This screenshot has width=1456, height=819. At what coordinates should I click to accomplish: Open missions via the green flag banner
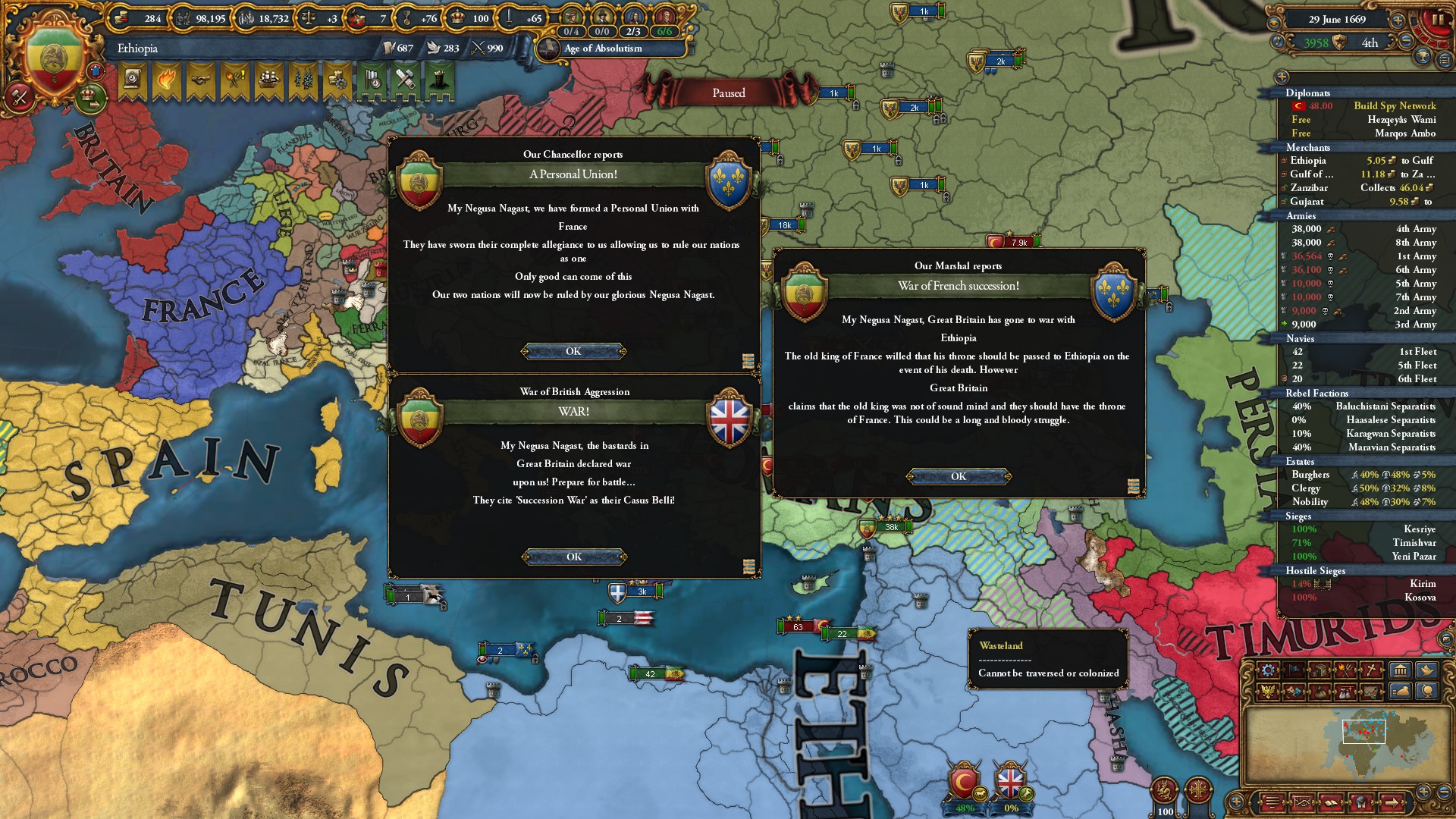[372, 80]
